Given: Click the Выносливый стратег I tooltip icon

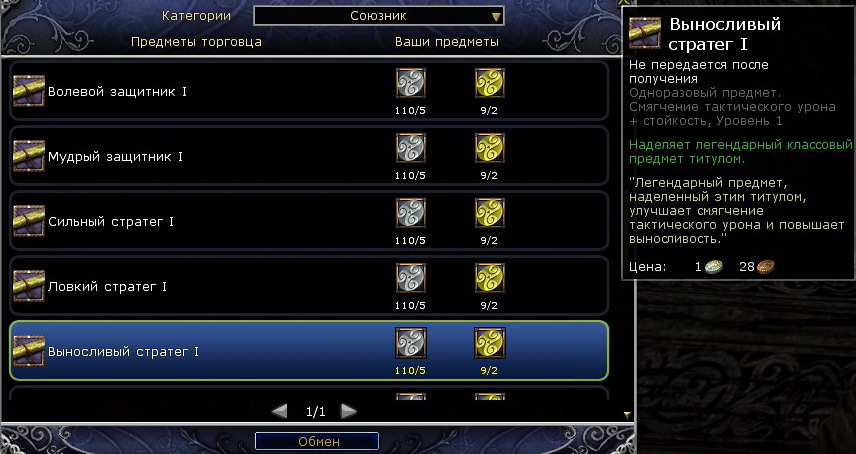Looking at the screenshot, I should point(645,33).
